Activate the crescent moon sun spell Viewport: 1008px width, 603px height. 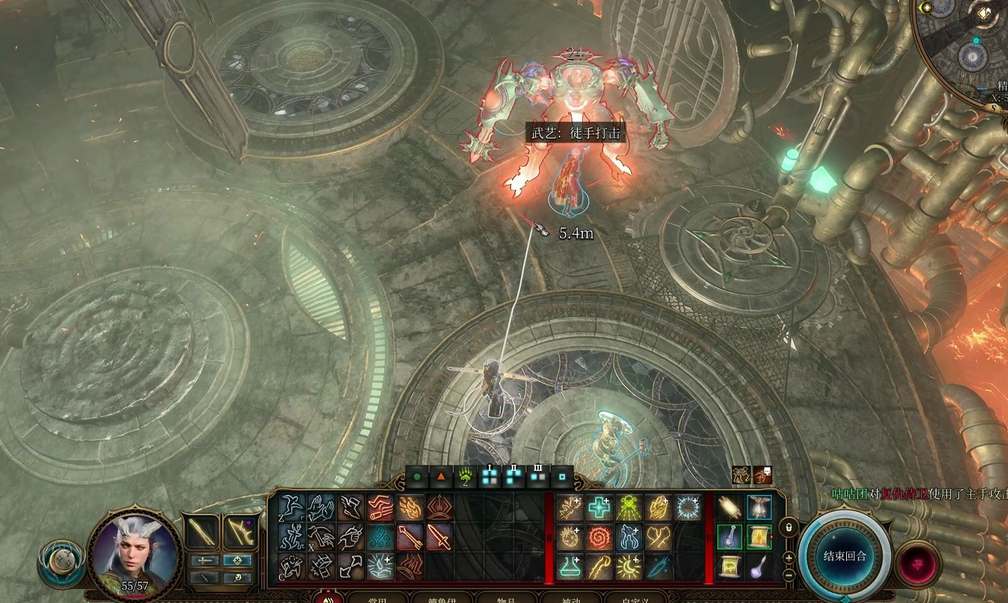[629, 567]
